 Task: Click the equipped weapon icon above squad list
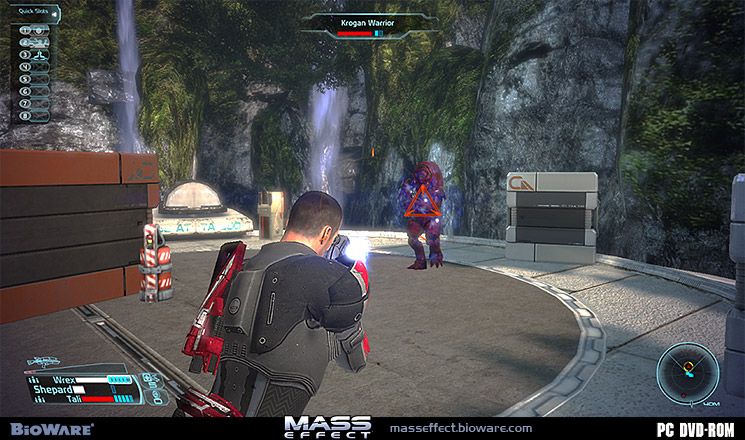[45, 362]
